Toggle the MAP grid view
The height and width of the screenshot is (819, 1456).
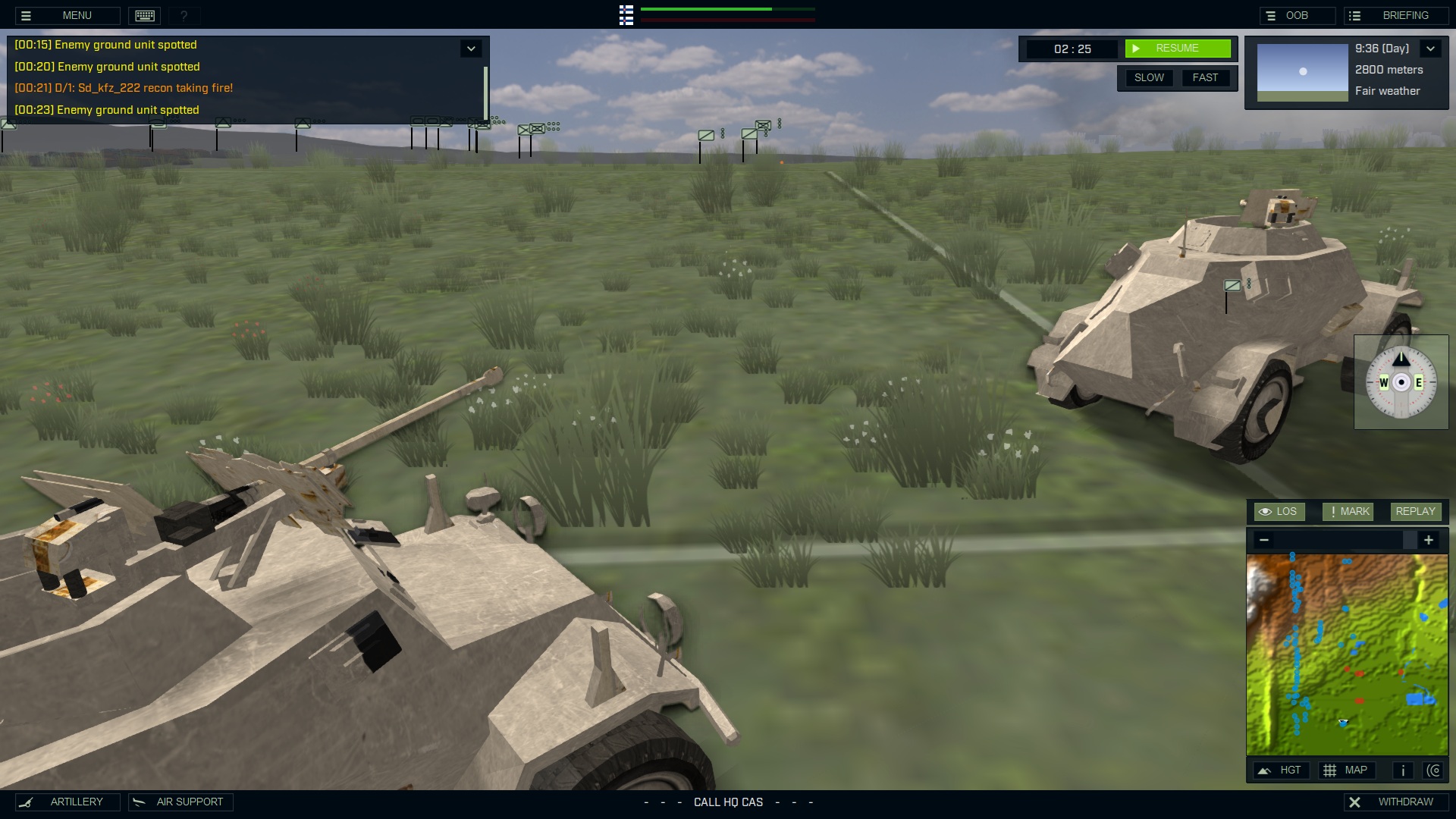(x=1346, y=770)
